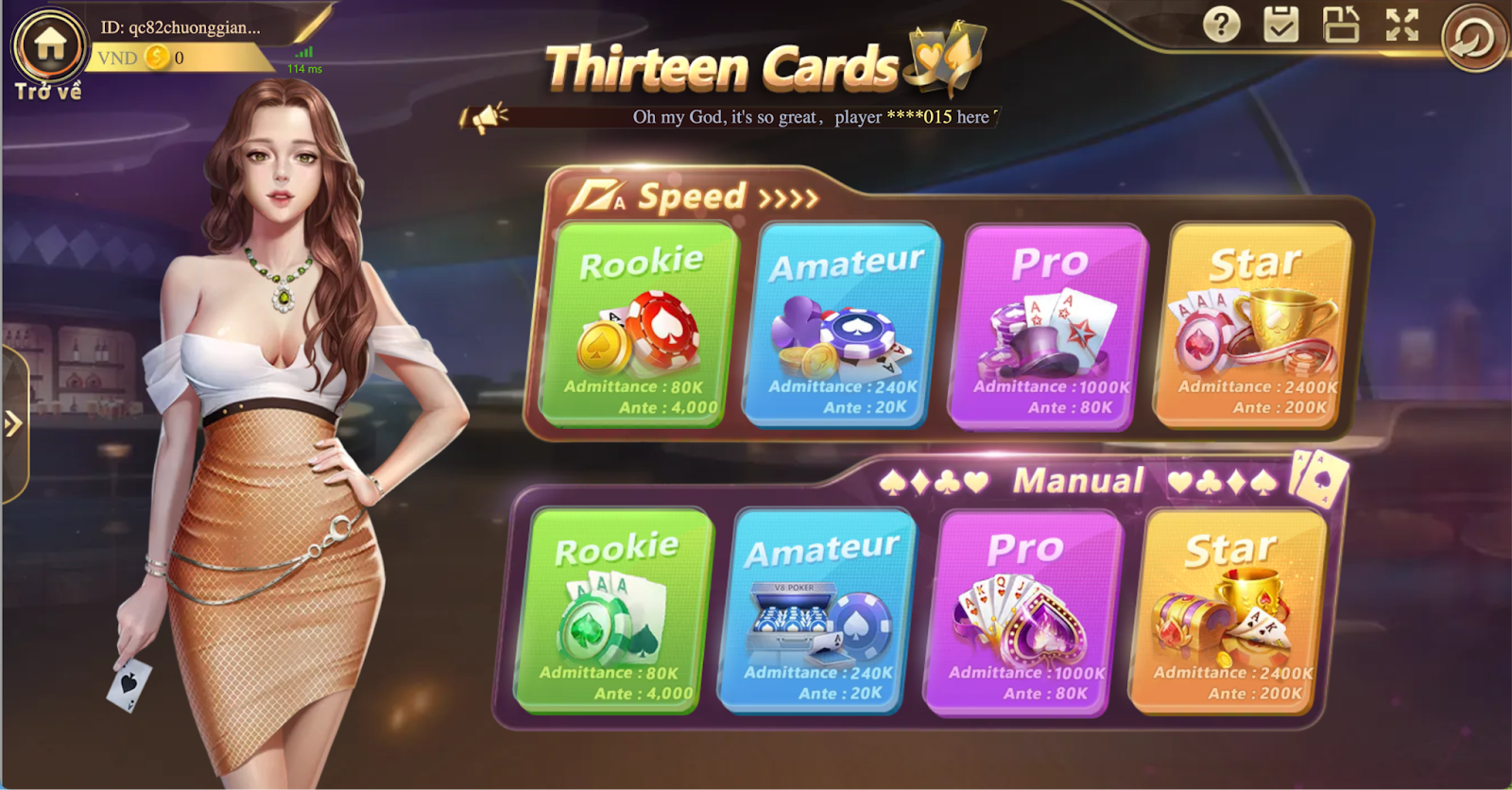
Task: Click the scrolling player announcement message
Action: point(813,118)
